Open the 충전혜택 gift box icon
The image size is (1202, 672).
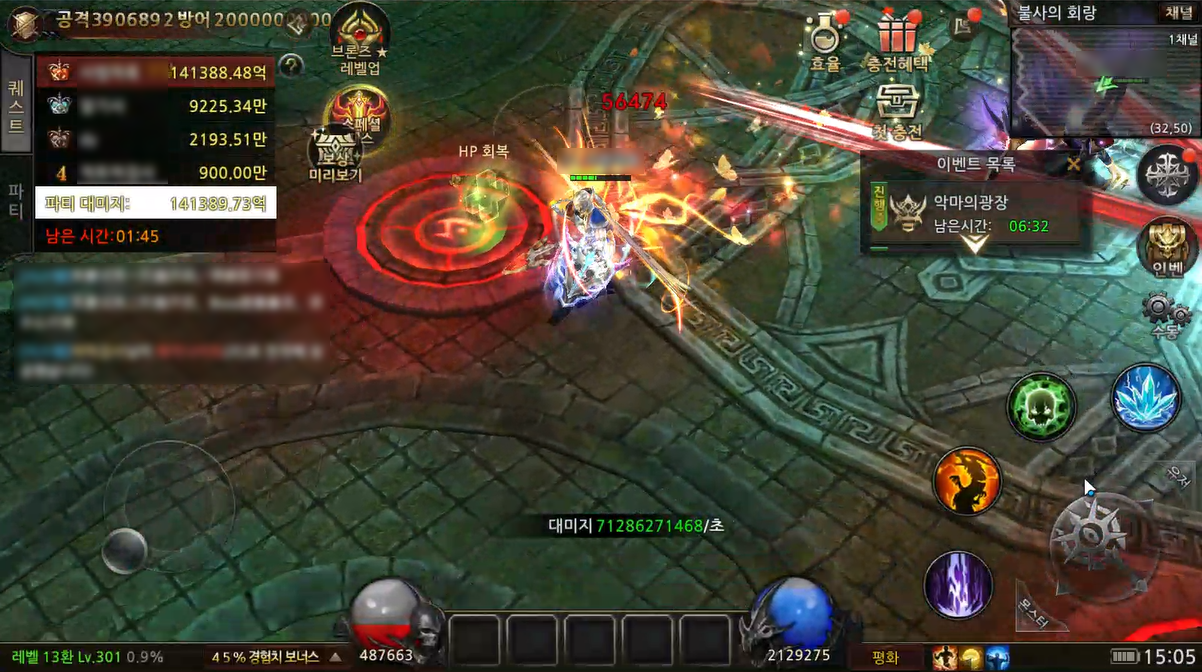(897, 40)
